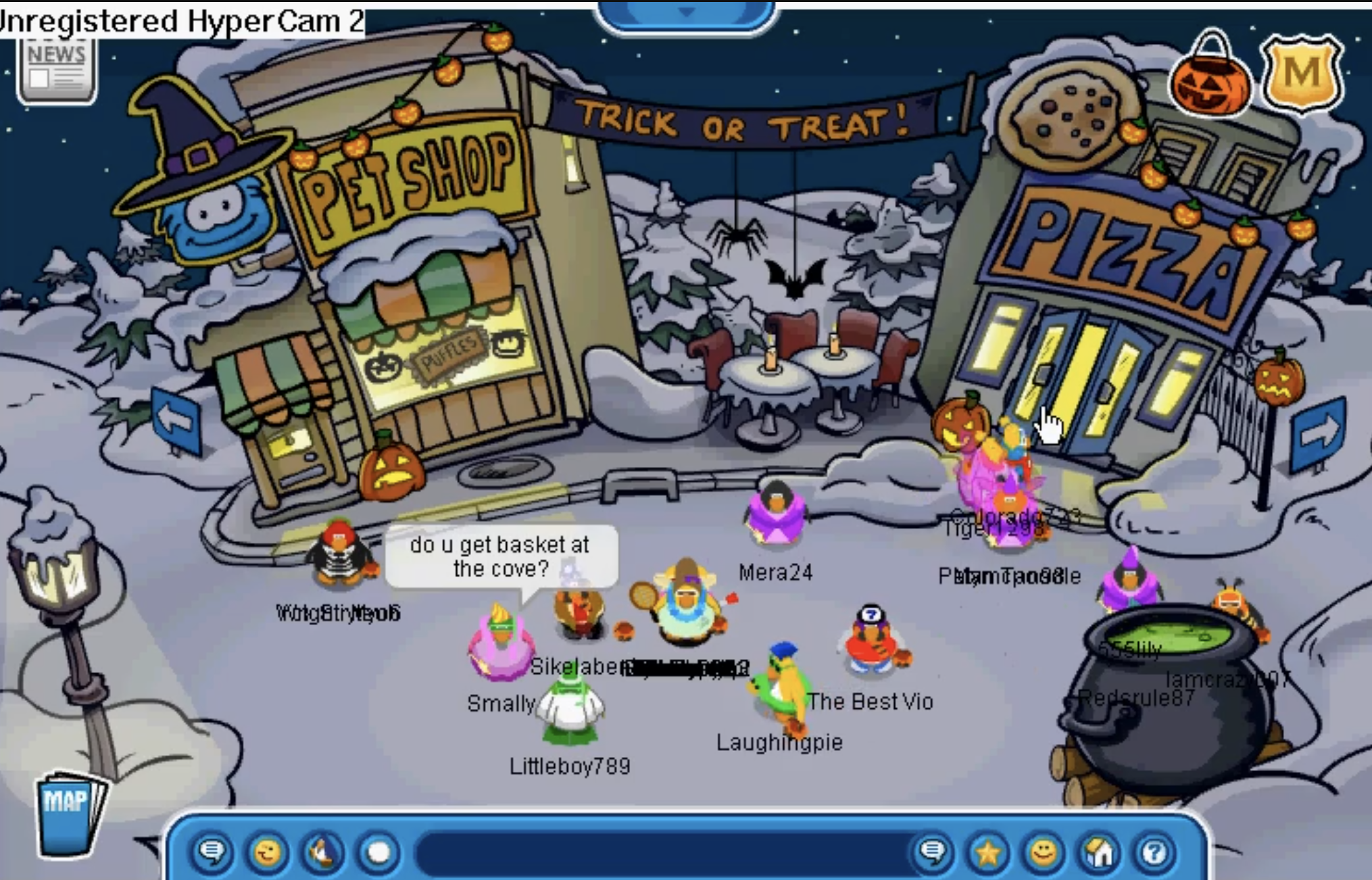Click the gold M moderator badge
Image resolution: width=1372 pixels, height=880 pixels.
[1302, 74]
